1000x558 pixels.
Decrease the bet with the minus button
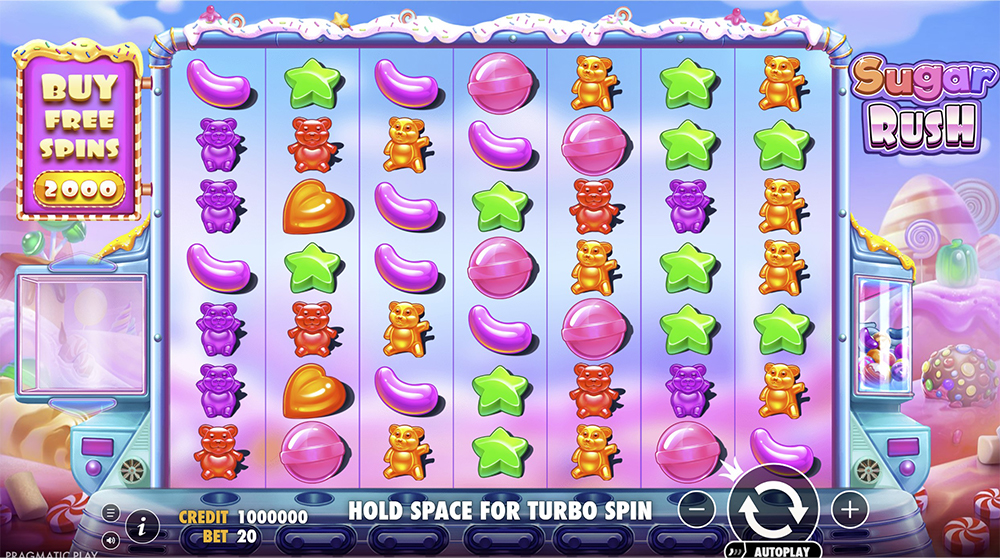[x=696, y=509]
